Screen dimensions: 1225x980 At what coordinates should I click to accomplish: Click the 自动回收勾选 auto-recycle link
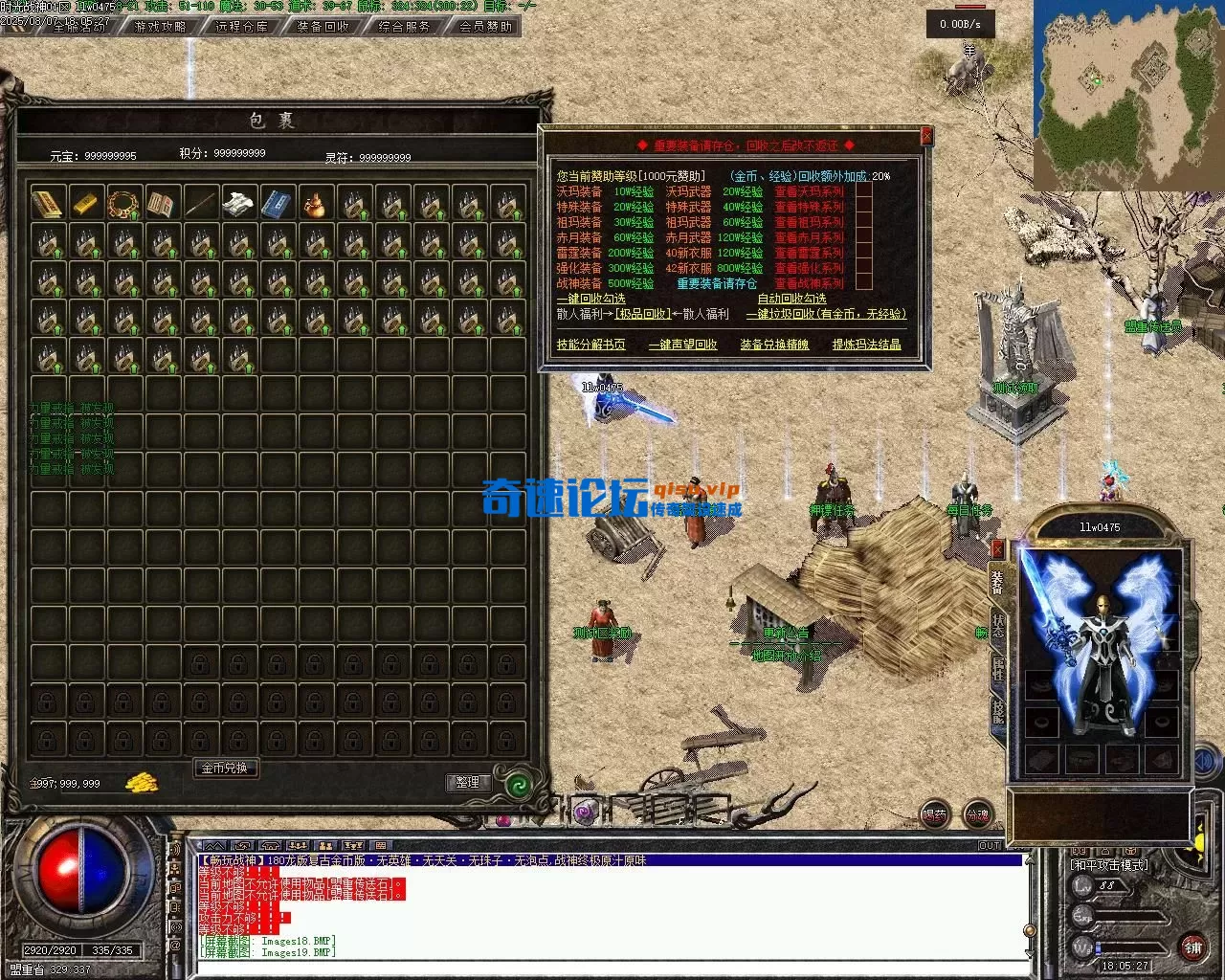(x=791, y=299)
